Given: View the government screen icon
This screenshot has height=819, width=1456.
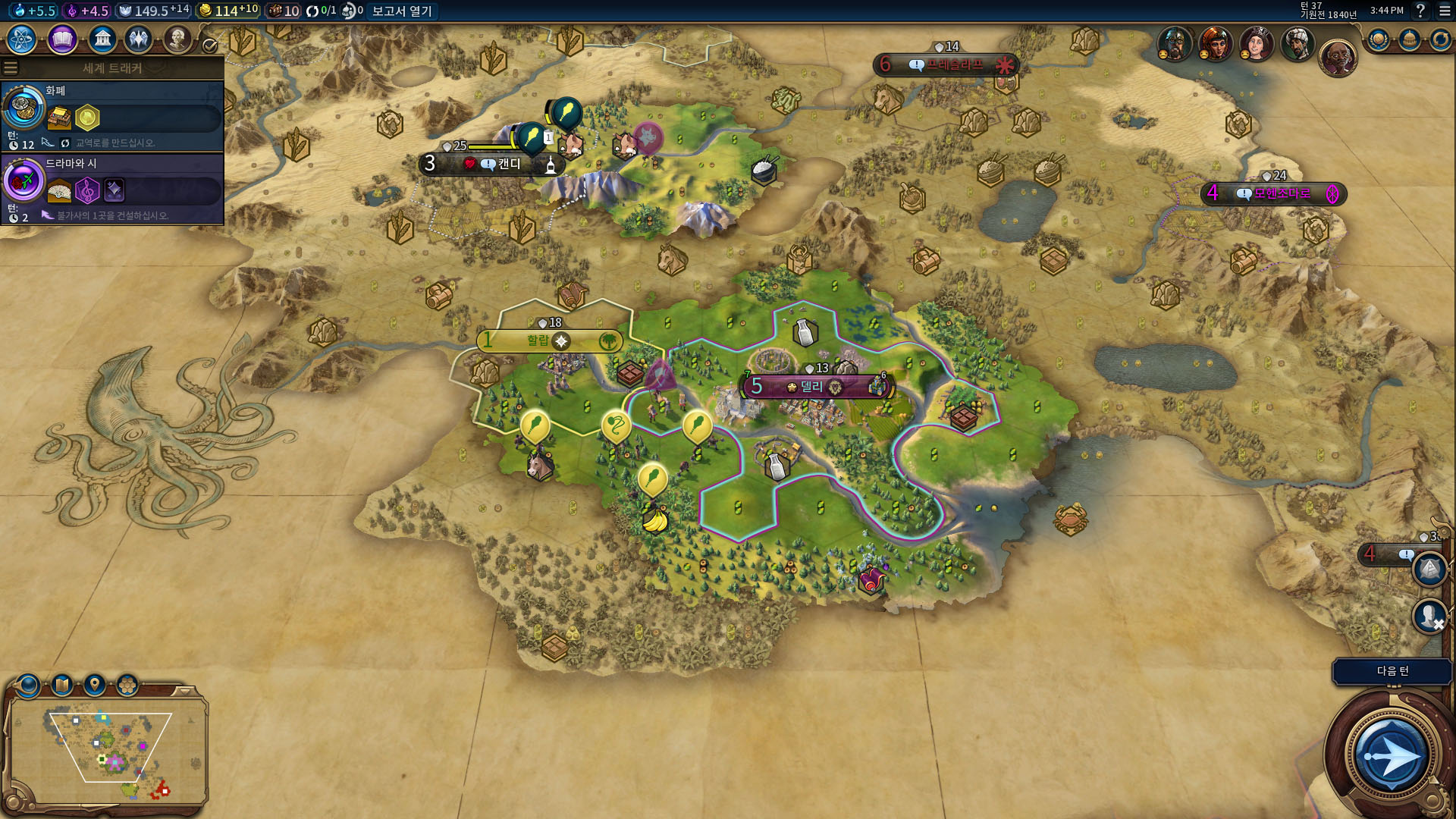Looking at the screenshot, I should 102,39.
